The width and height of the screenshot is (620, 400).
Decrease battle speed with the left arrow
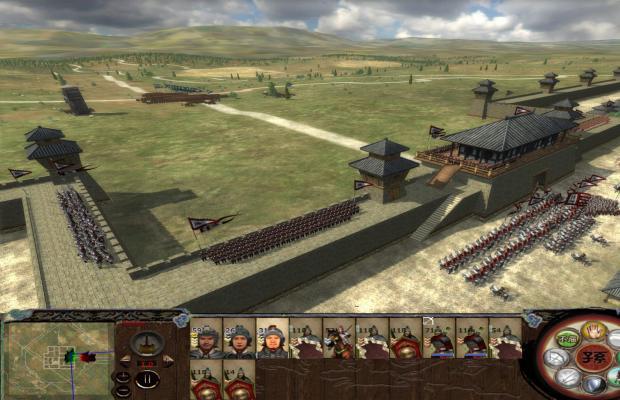125,358
